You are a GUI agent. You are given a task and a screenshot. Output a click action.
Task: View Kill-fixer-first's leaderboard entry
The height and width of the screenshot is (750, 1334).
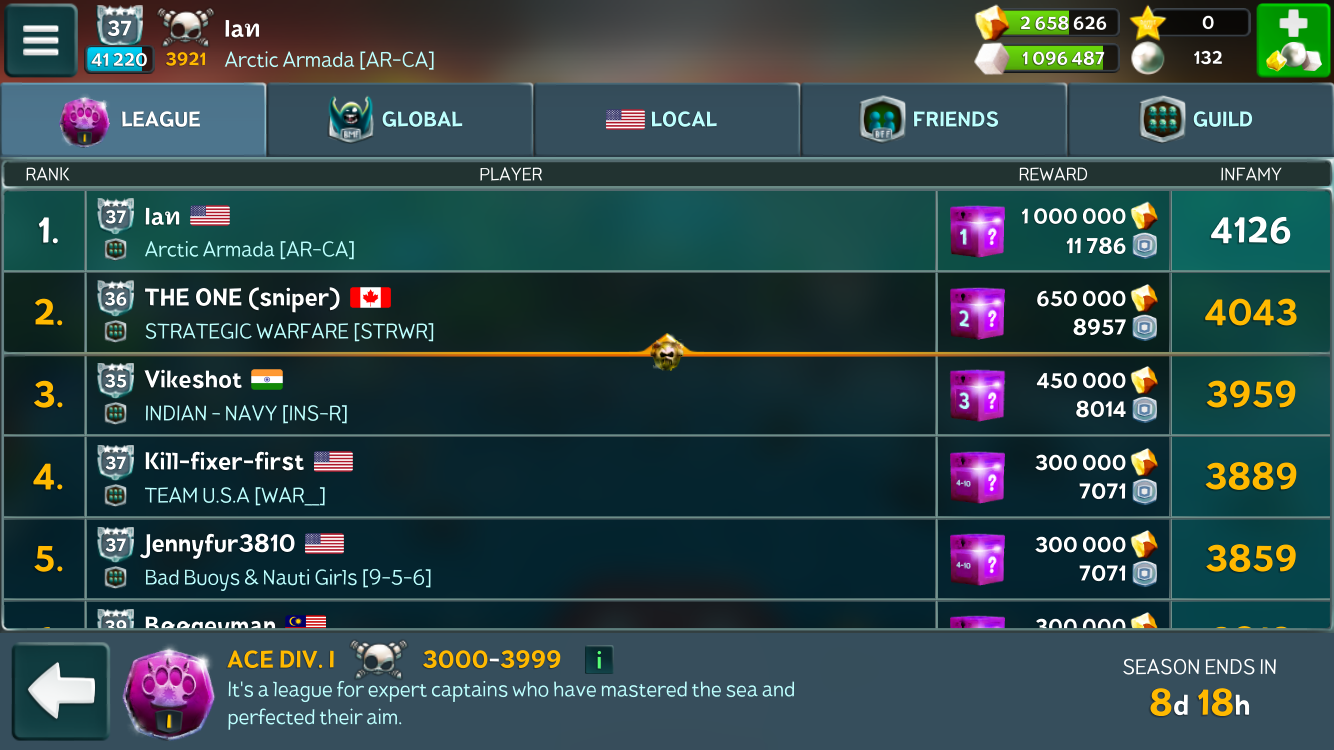coord(510,477)
